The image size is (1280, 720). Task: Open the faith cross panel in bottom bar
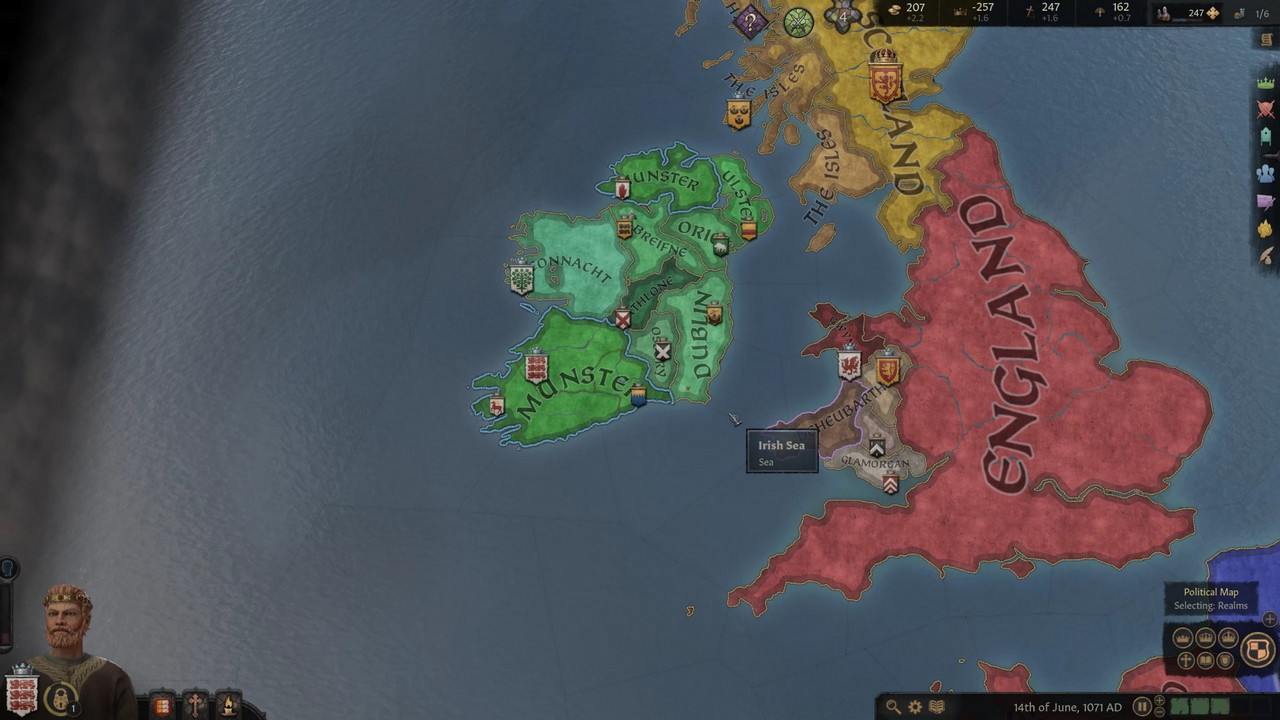click(x=195, y=704)
